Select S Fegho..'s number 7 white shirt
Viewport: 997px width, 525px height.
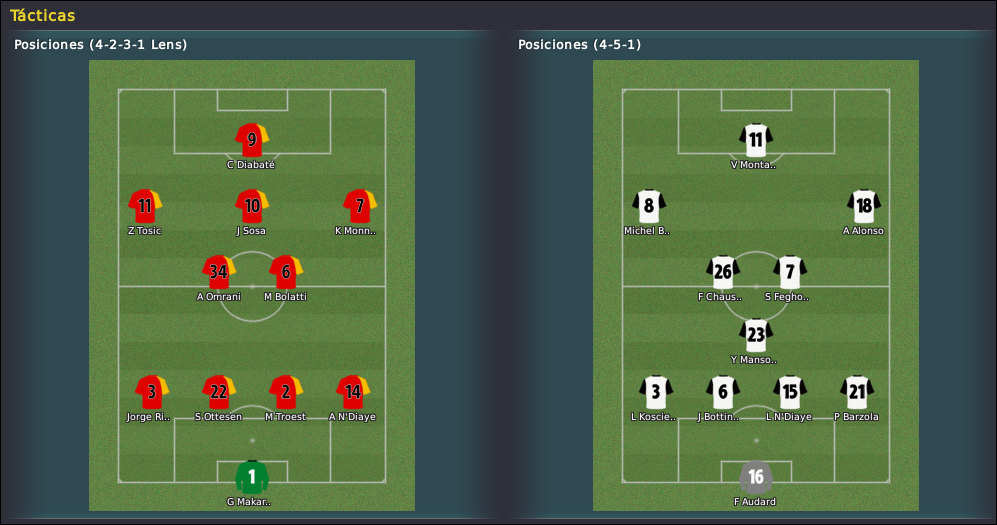click(790, 272)
